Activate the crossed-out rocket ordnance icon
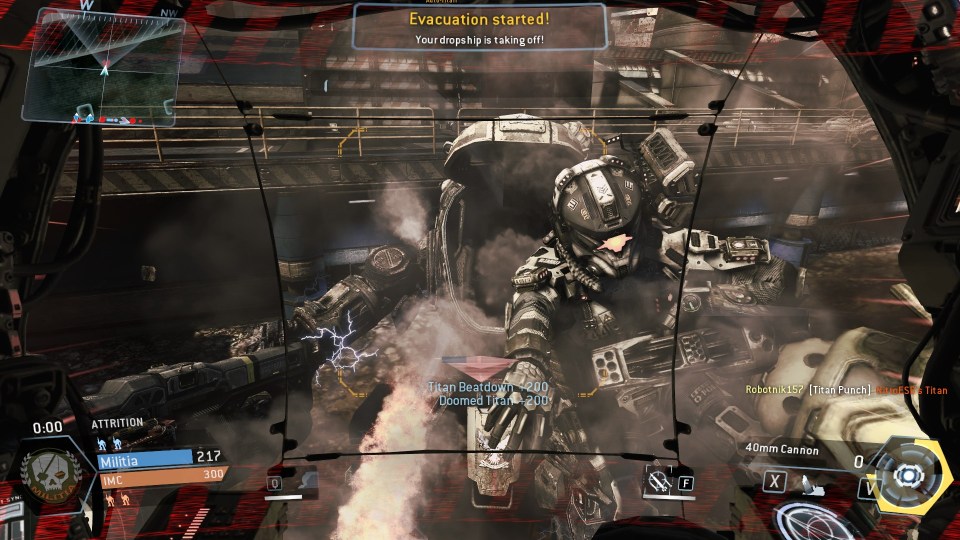The width and height of the screenshot is (960, 540). click(658, 481)
